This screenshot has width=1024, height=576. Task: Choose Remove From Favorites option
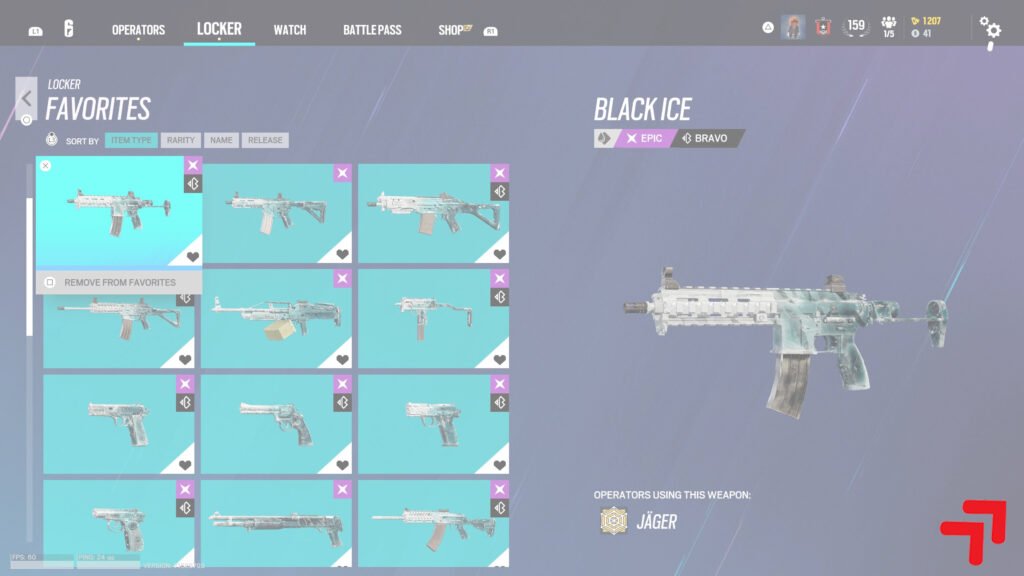tap(119, 282)
